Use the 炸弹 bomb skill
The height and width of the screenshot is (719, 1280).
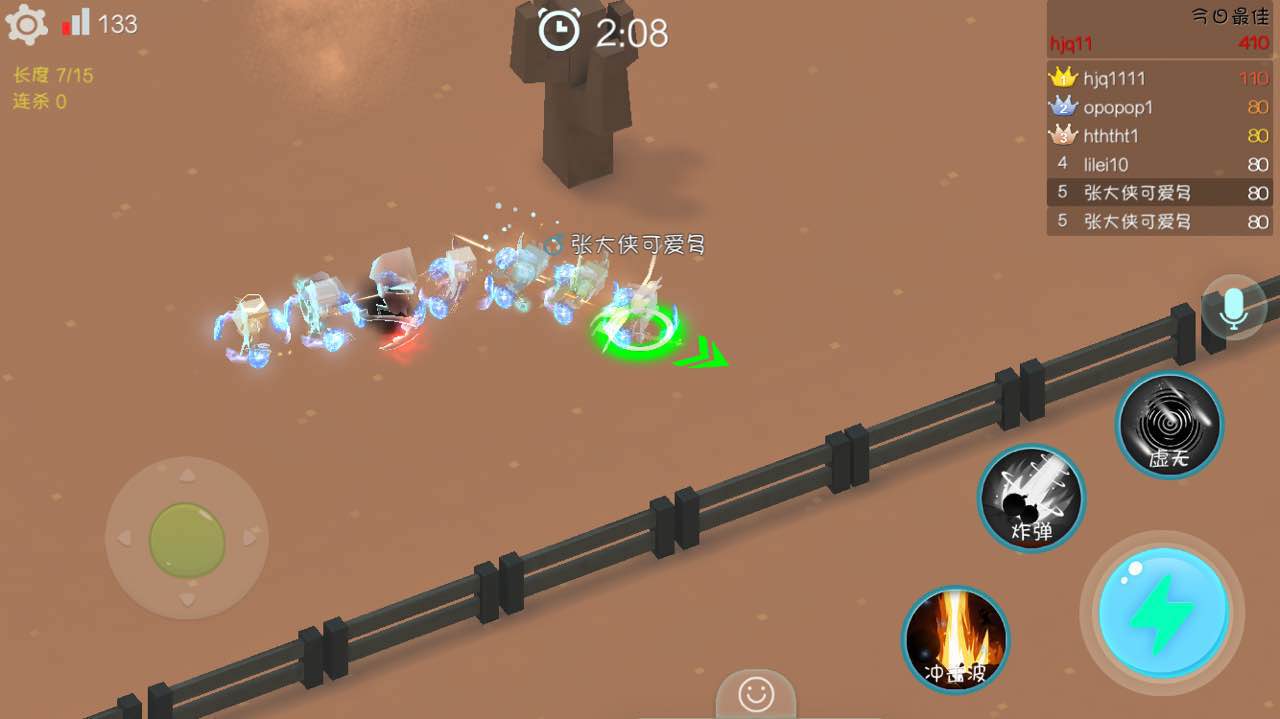click(x=1031, y=497)
